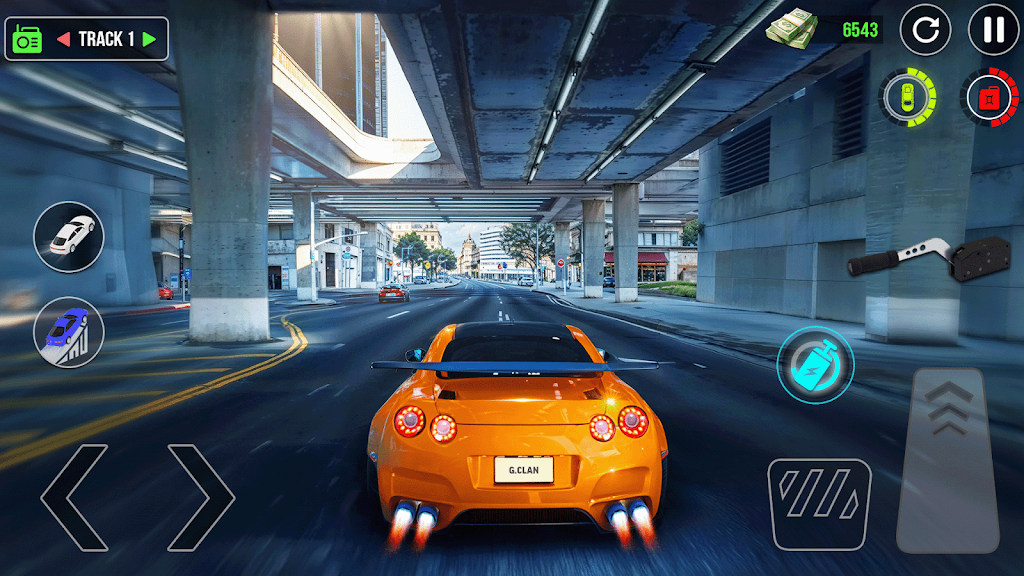Tap the yellow car condition gauge
The width and height of the screenshot is (1024, 576).
click(907, 97)
